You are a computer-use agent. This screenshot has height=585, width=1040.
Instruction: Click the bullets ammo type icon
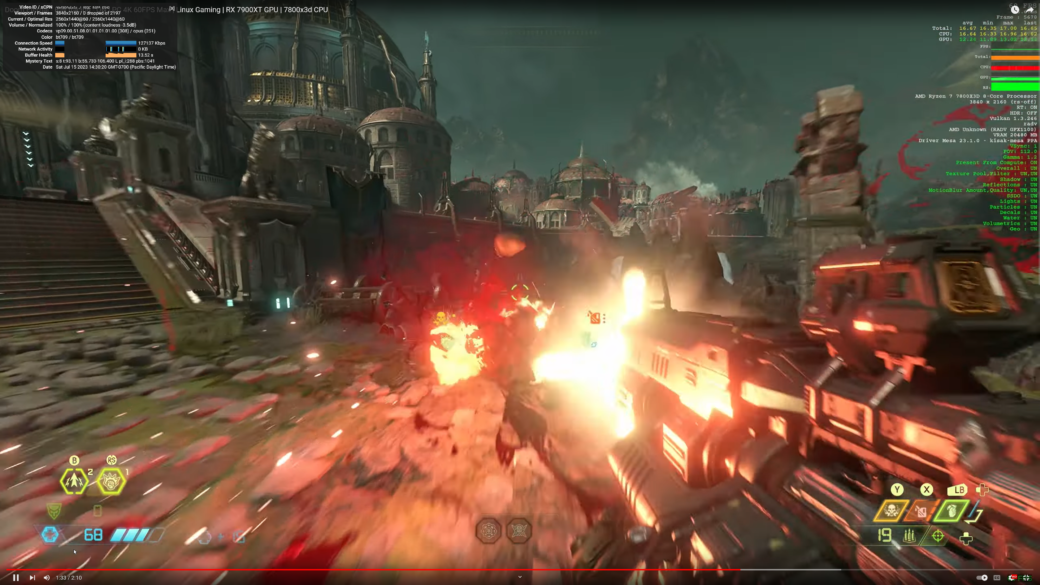point(911,536)
